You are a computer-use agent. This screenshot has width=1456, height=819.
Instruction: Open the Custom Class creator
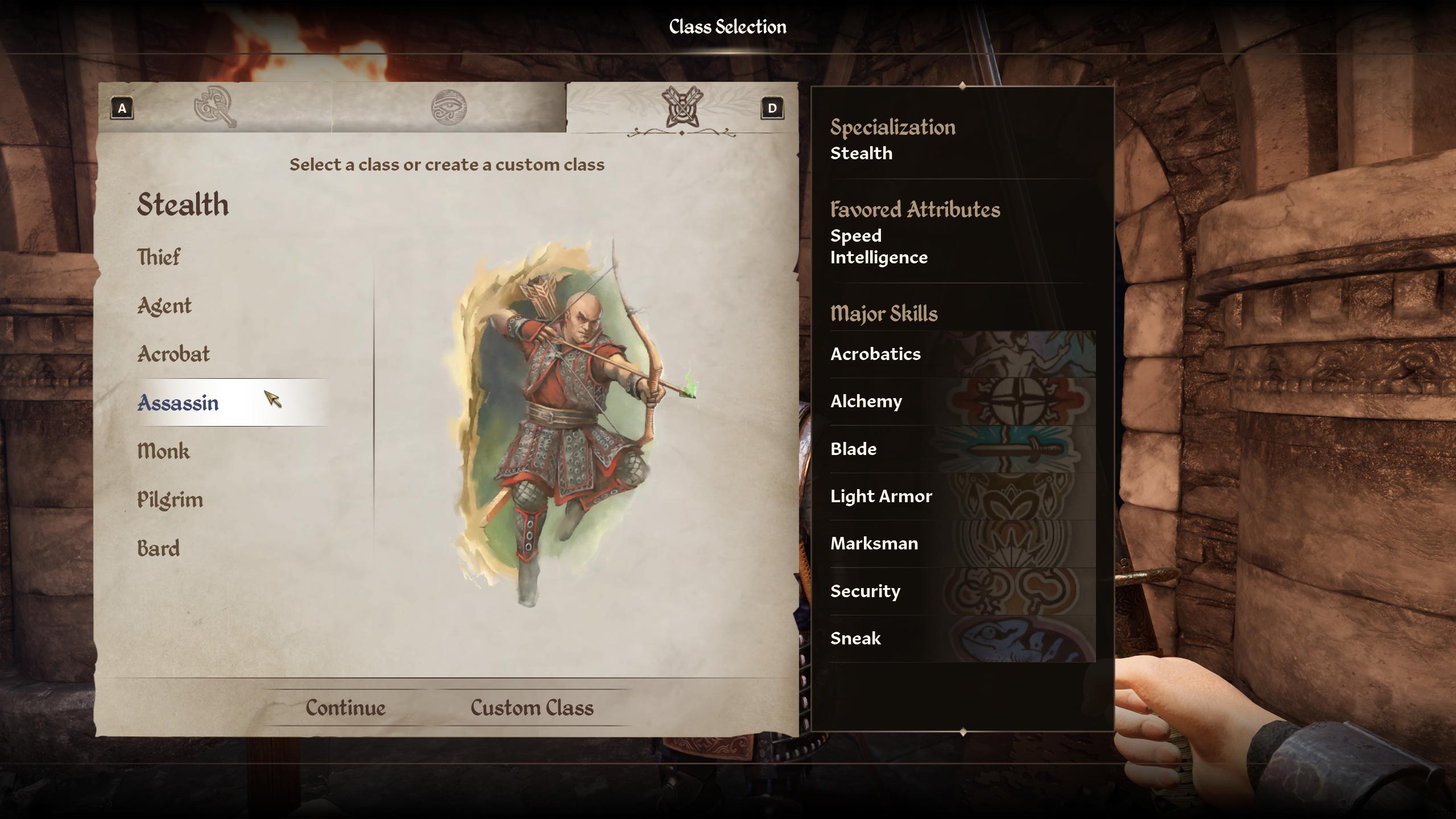click(x=531, y=707)
